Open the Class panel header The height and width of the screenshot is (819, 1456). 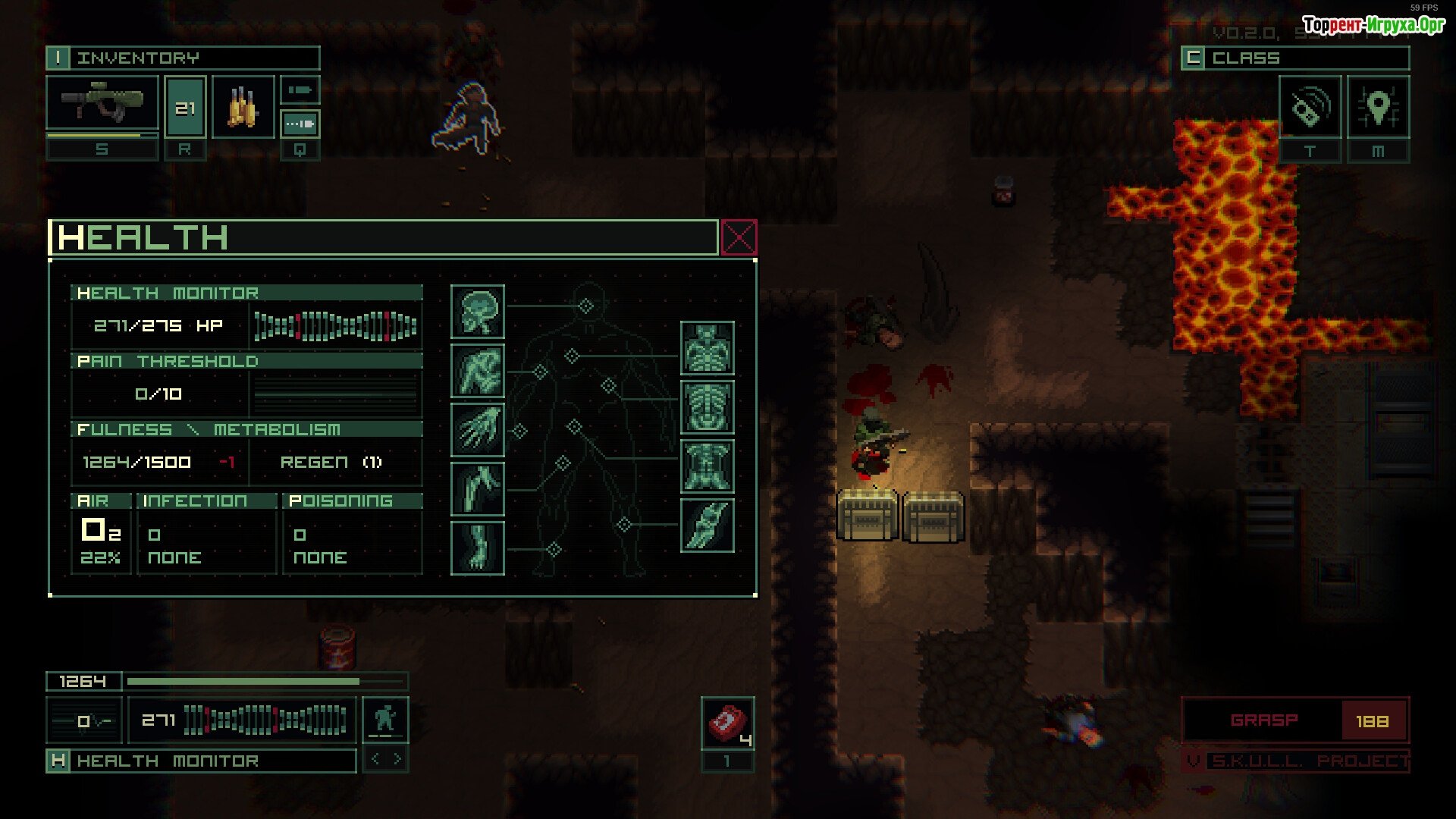click(x=1295, y=58)
